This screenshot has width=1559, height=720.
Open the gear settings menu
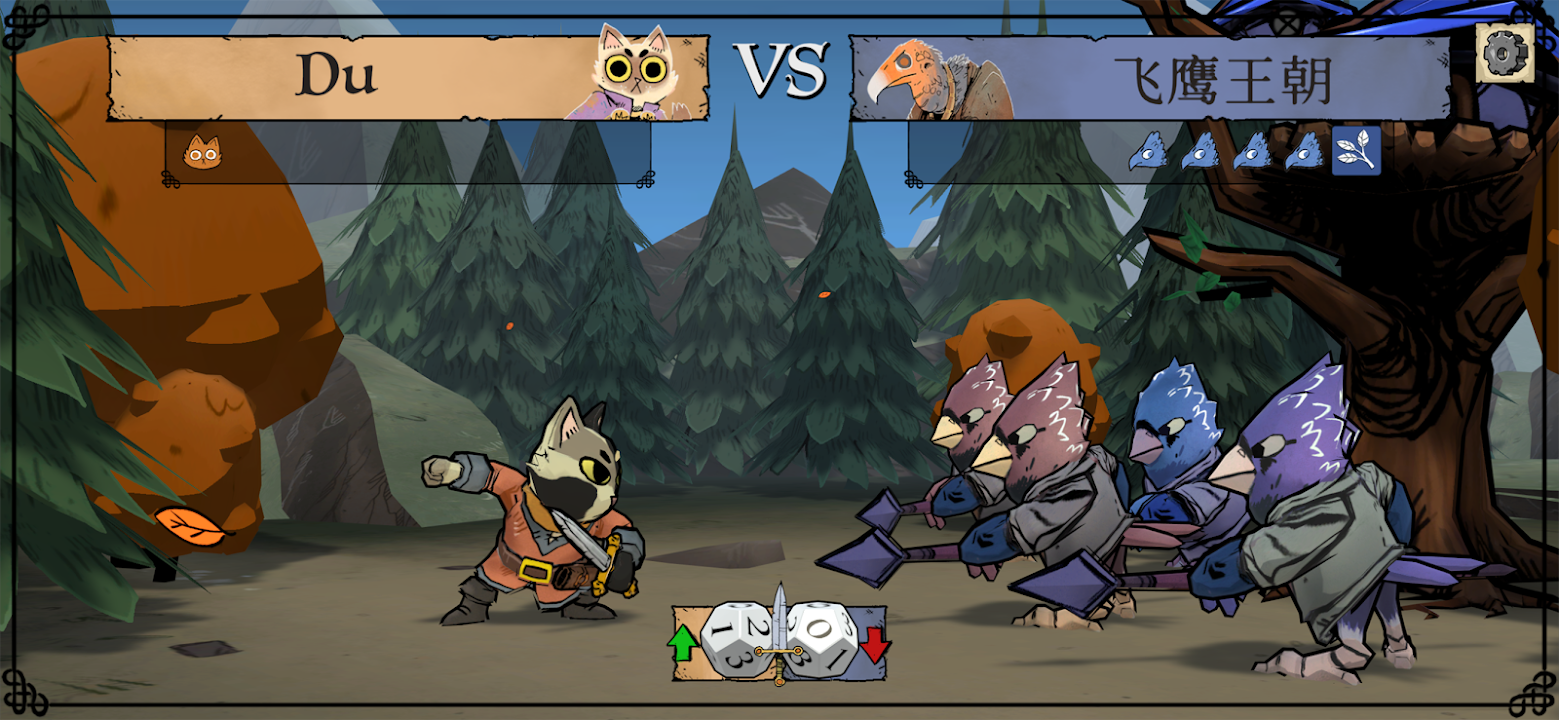tap(1505, 52)
